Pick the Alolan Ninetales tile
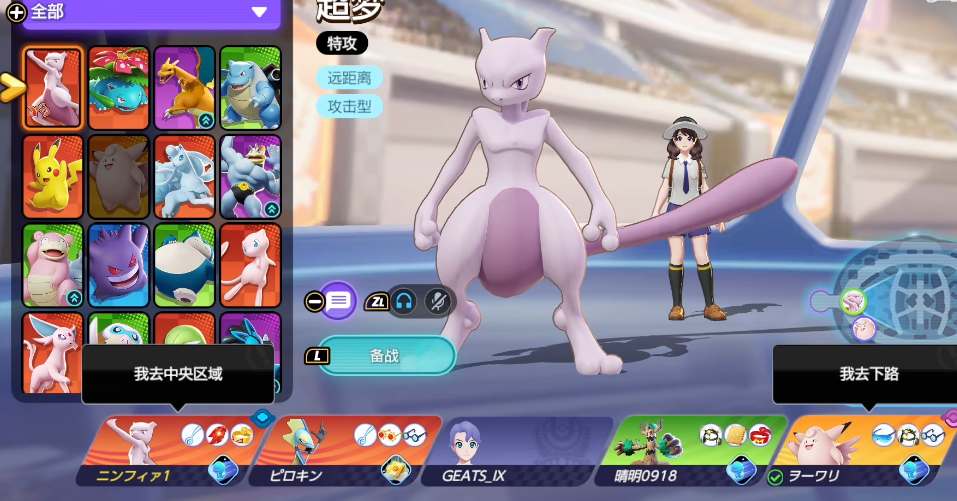 (x=185, y=176)
